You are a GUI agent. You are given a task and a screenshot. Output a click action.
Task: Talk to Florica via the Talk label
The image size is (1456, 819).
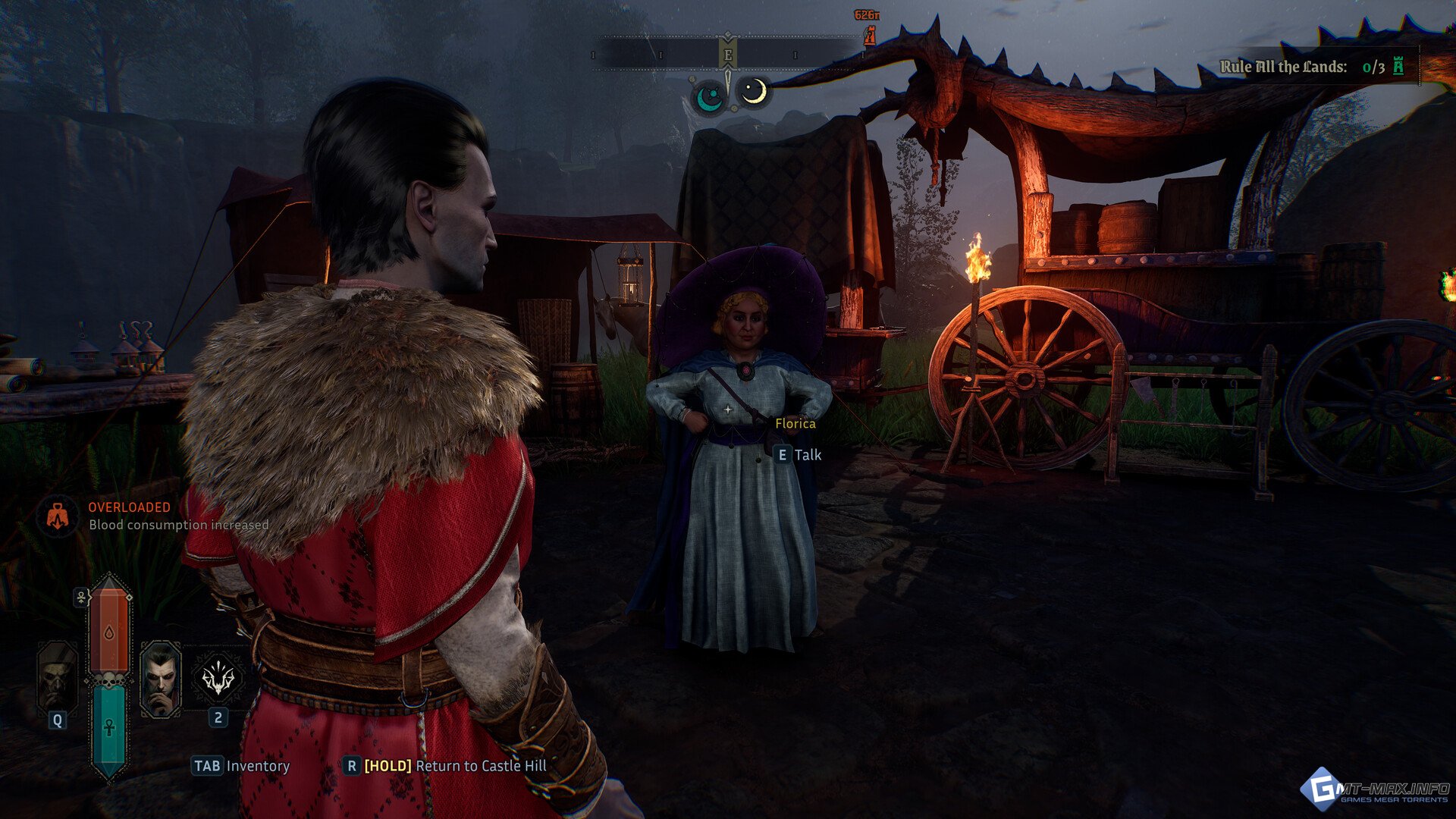[x=807, y=455]
